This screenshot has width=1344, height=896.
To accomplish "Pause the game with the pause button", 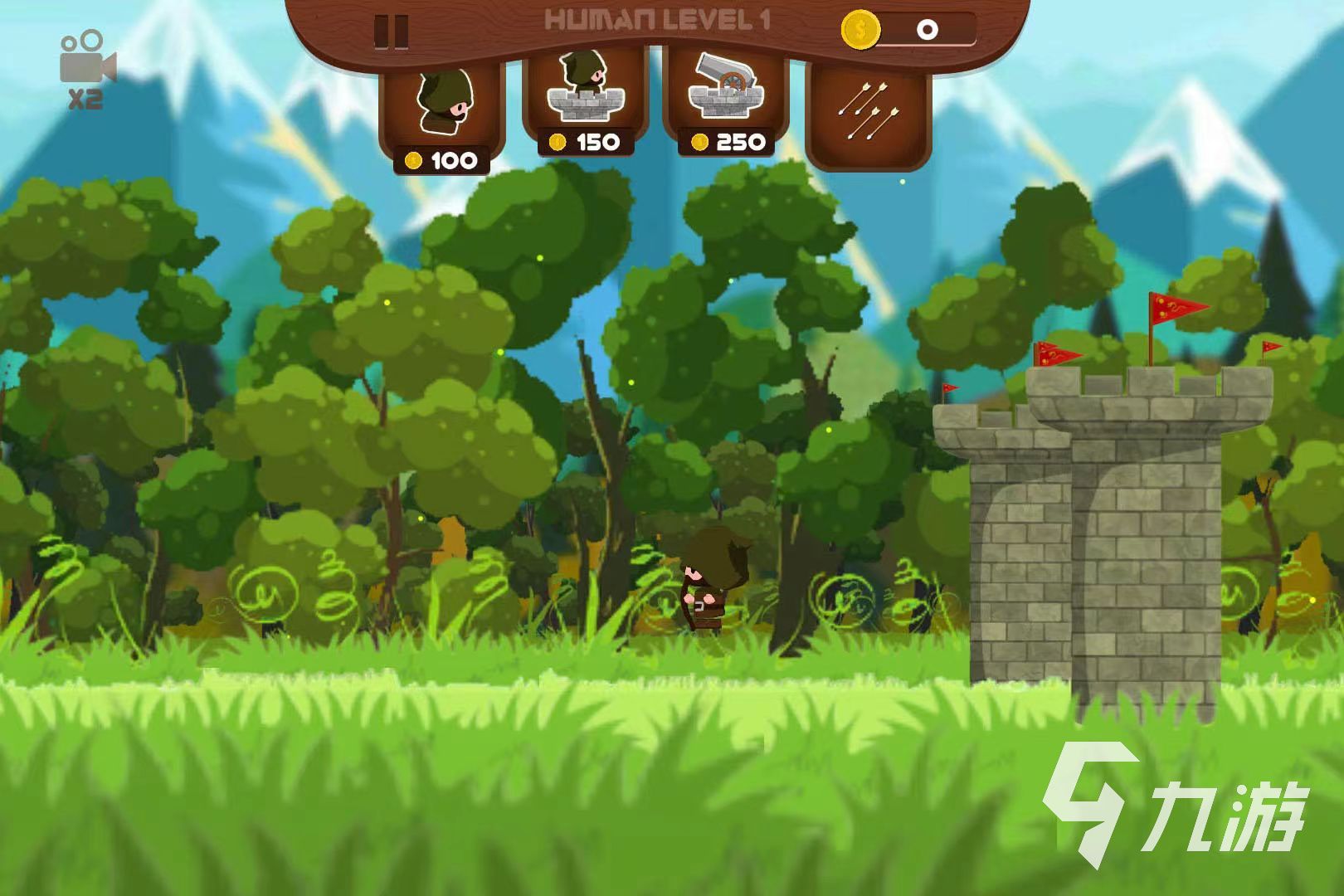I will [x=391, y=32].
